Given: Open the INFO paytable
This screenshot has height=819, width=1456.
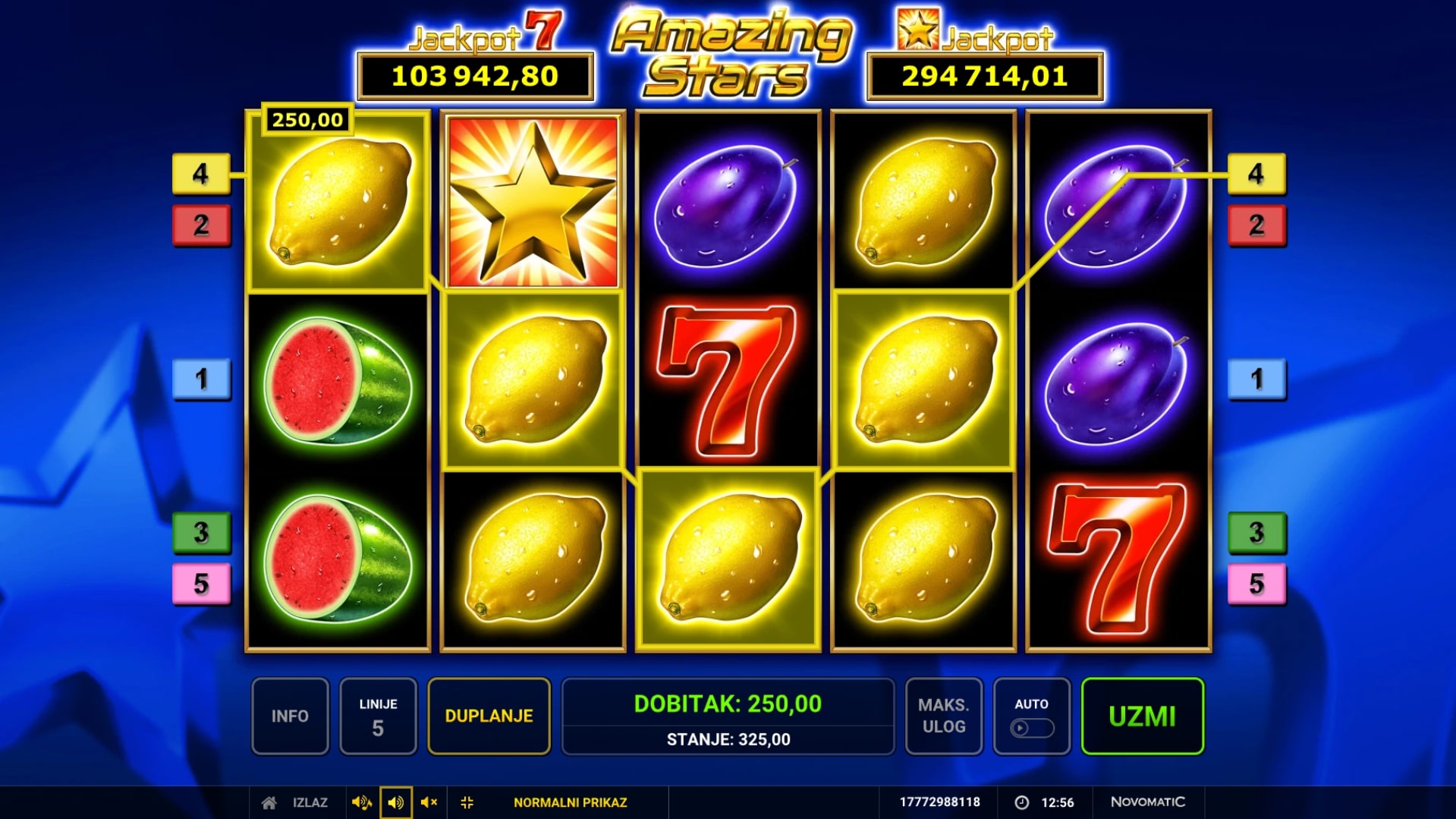Looking at the screenshot, I should [x=290, y=716].
